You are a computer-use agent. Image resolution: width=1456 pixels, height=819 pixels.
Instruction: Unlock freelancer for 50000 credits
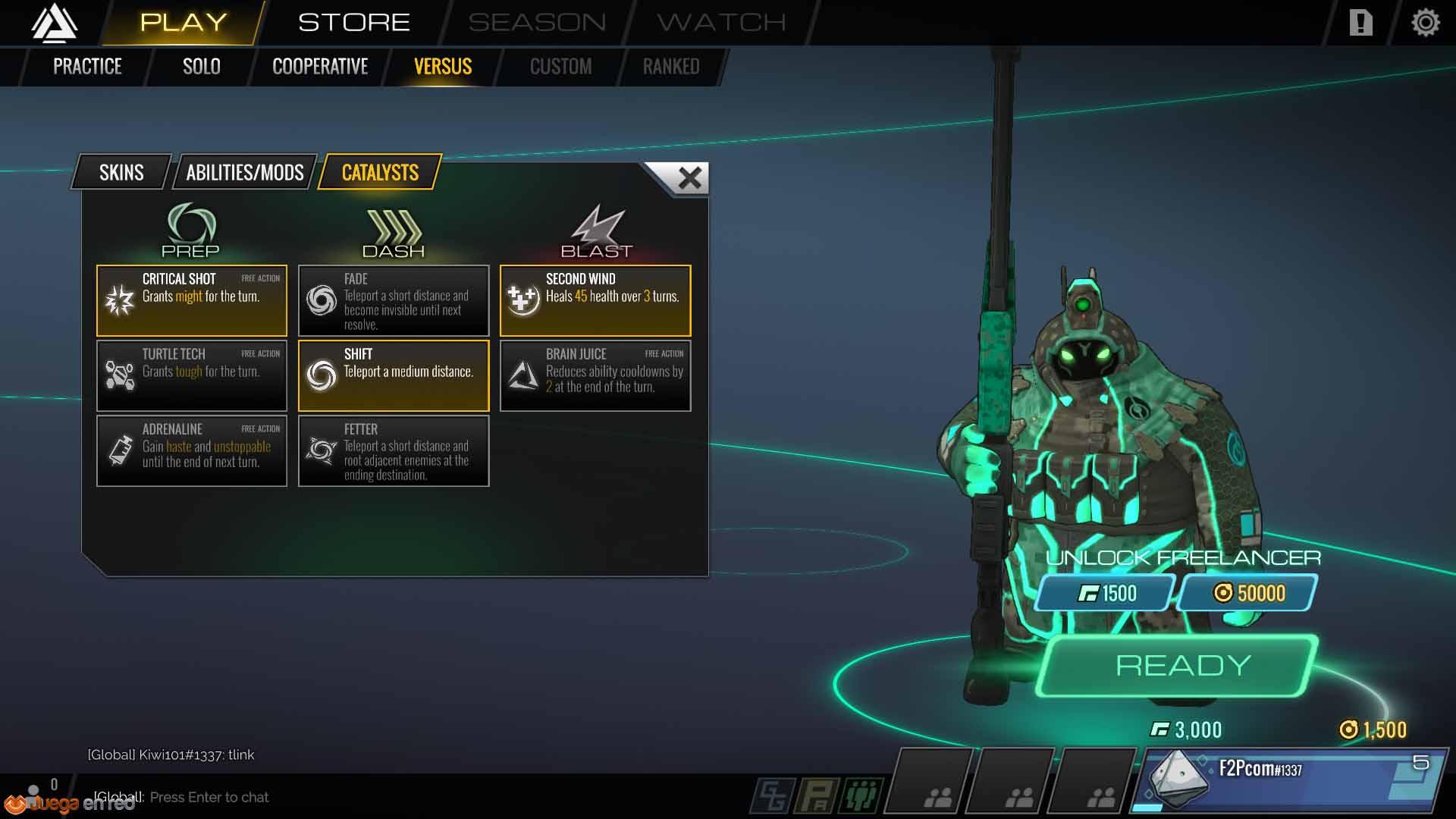1249,593
